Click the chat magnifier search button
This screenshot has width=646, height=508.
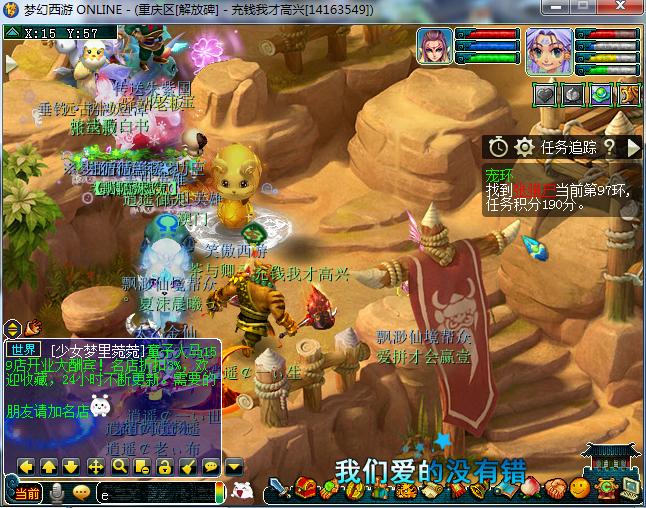pos(119,466)
